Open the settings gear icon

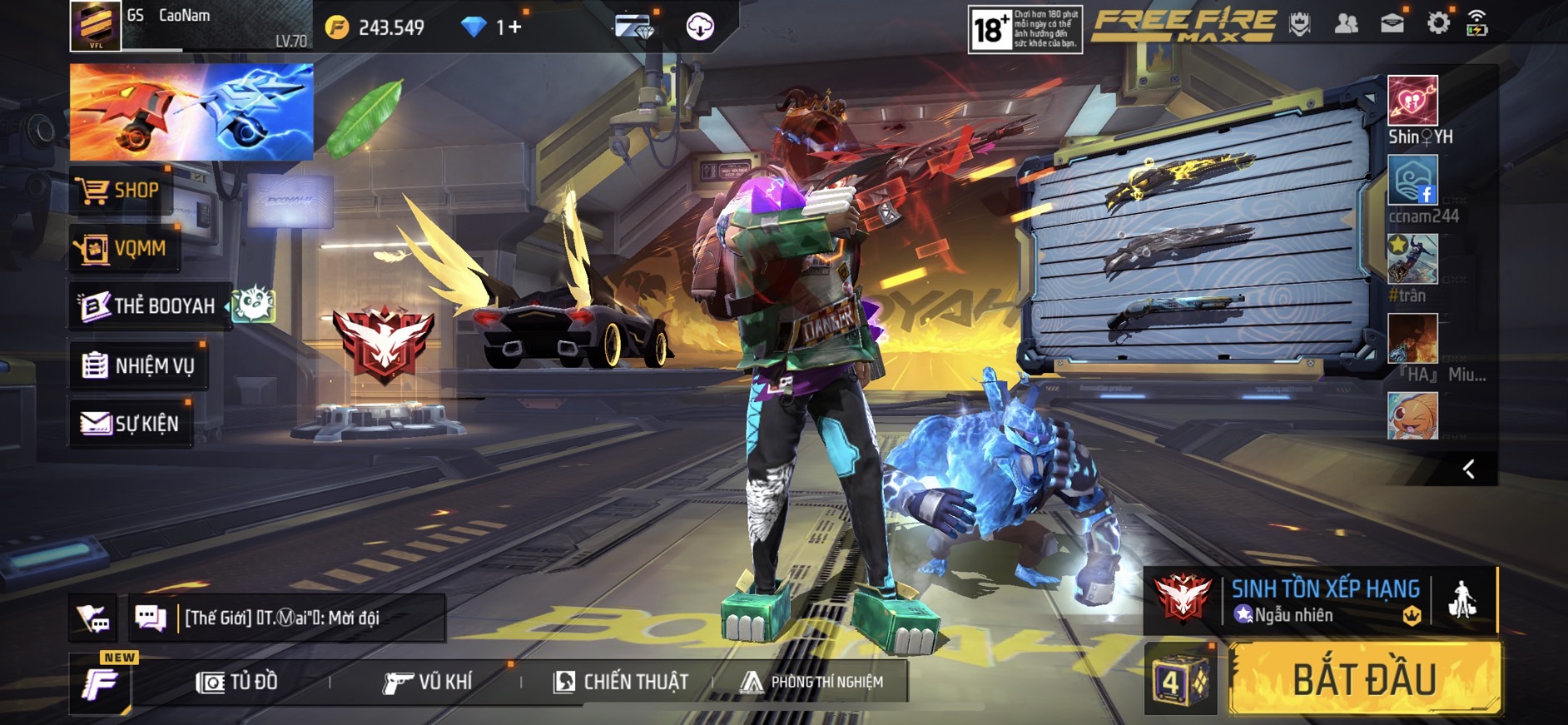pyautogui.click(x=1437, y=24)
